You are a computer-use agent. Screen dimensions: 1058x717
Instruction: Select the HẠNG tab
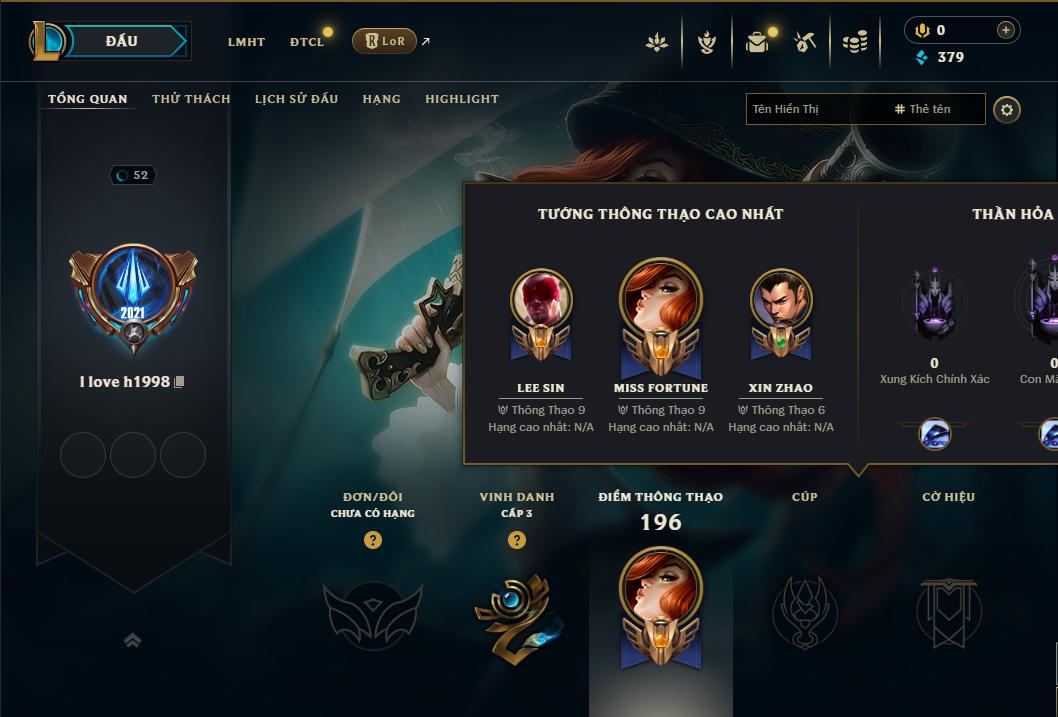coord(381,99)
